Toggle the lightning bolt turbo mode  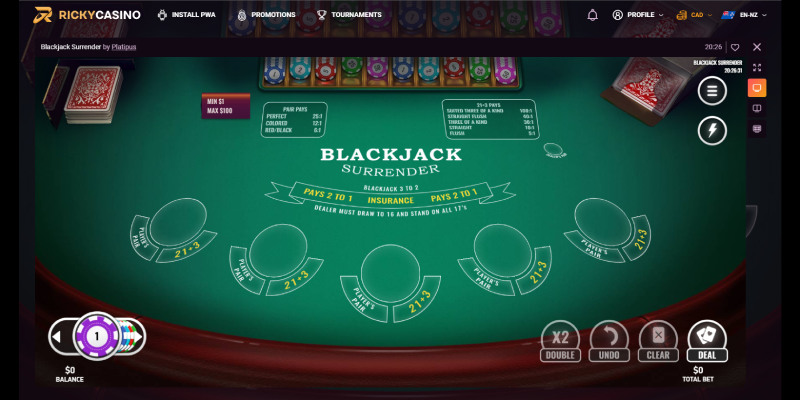712,130
